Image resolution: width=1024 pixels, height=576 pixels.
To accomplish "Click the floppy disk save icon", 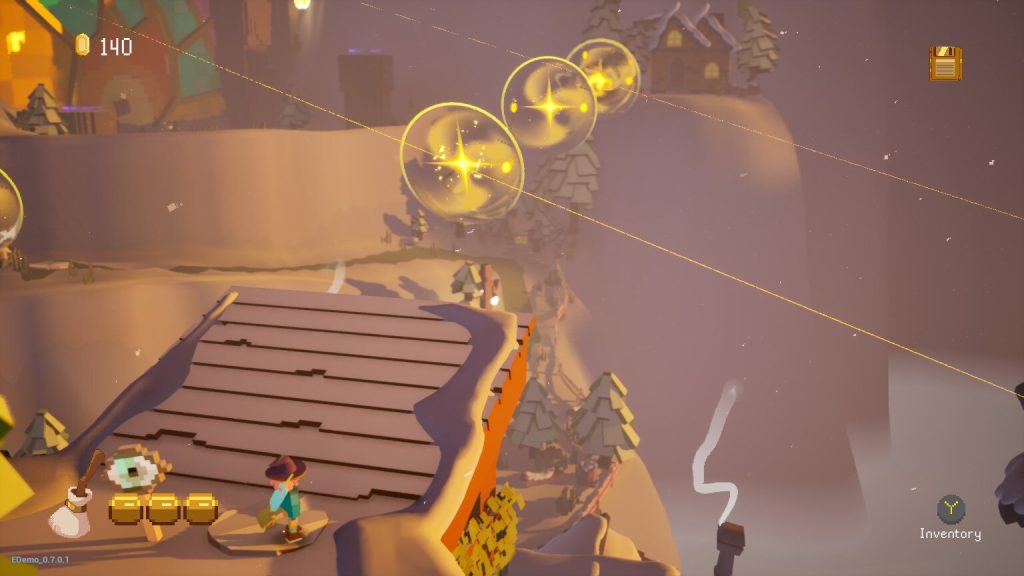I will tap(945, 64).
